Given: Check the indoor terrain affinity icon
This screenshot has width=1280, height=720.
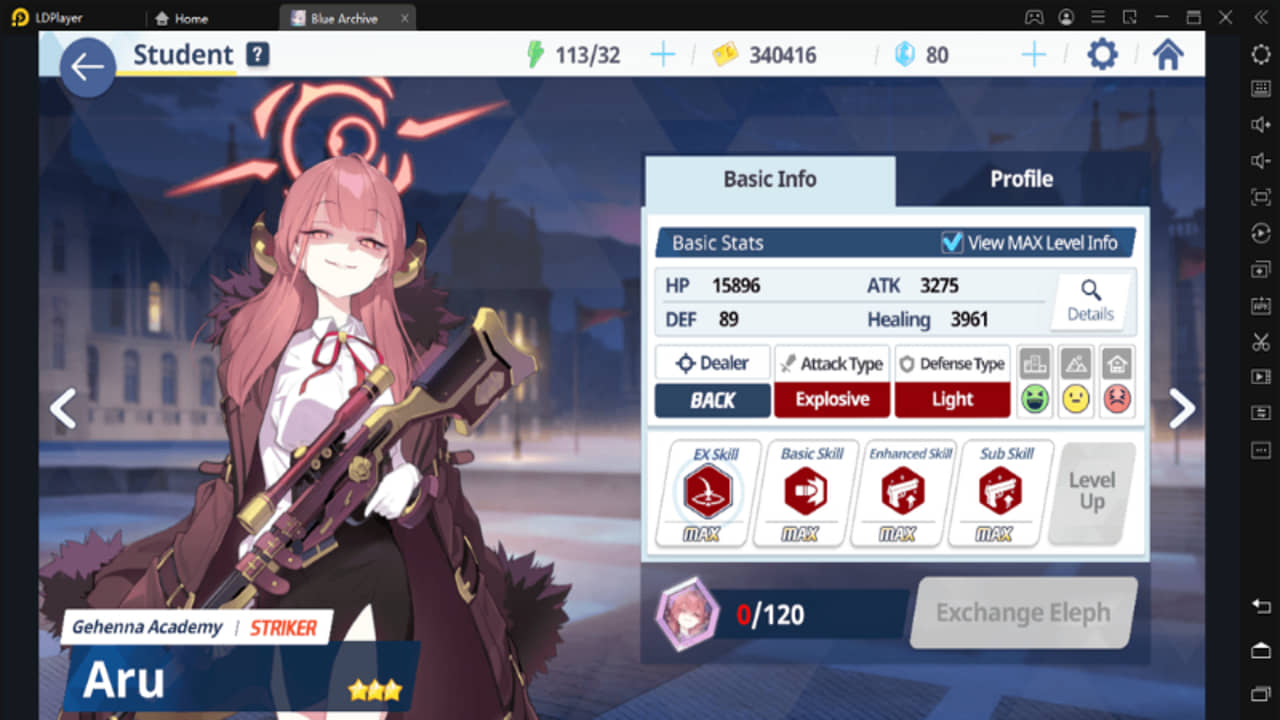Looking at the screenshot, I should pyautogui.click(x=1117, y=380).
